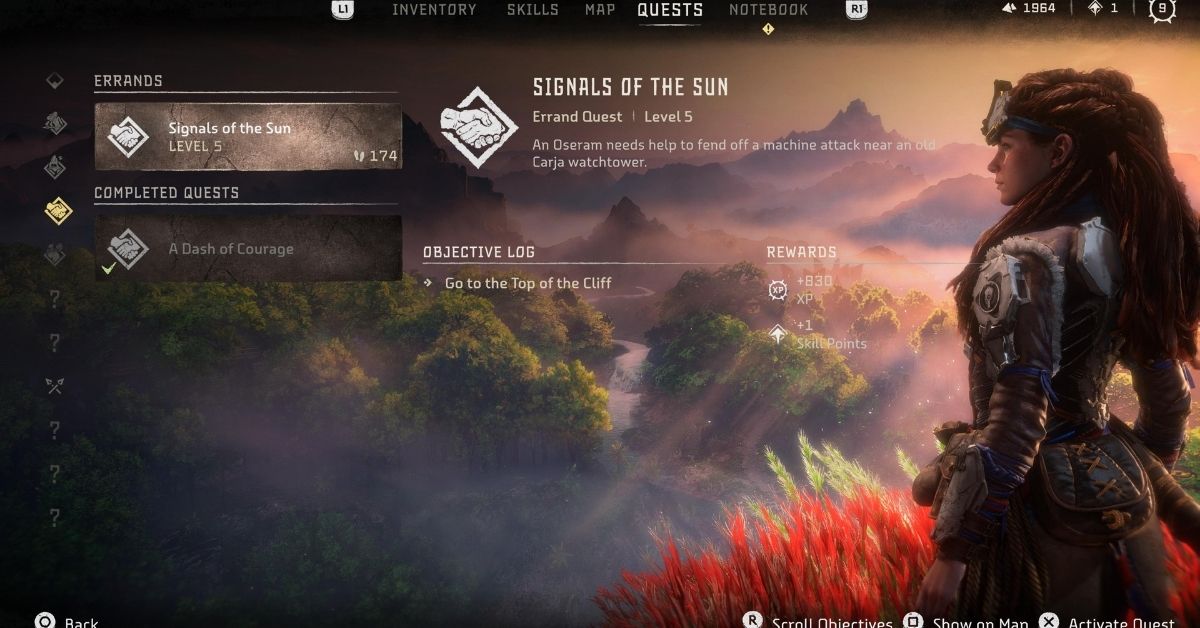This screenshot has height=628, width=1200.
Task: Go to the Map tab
Action: [x=600, y=10]
